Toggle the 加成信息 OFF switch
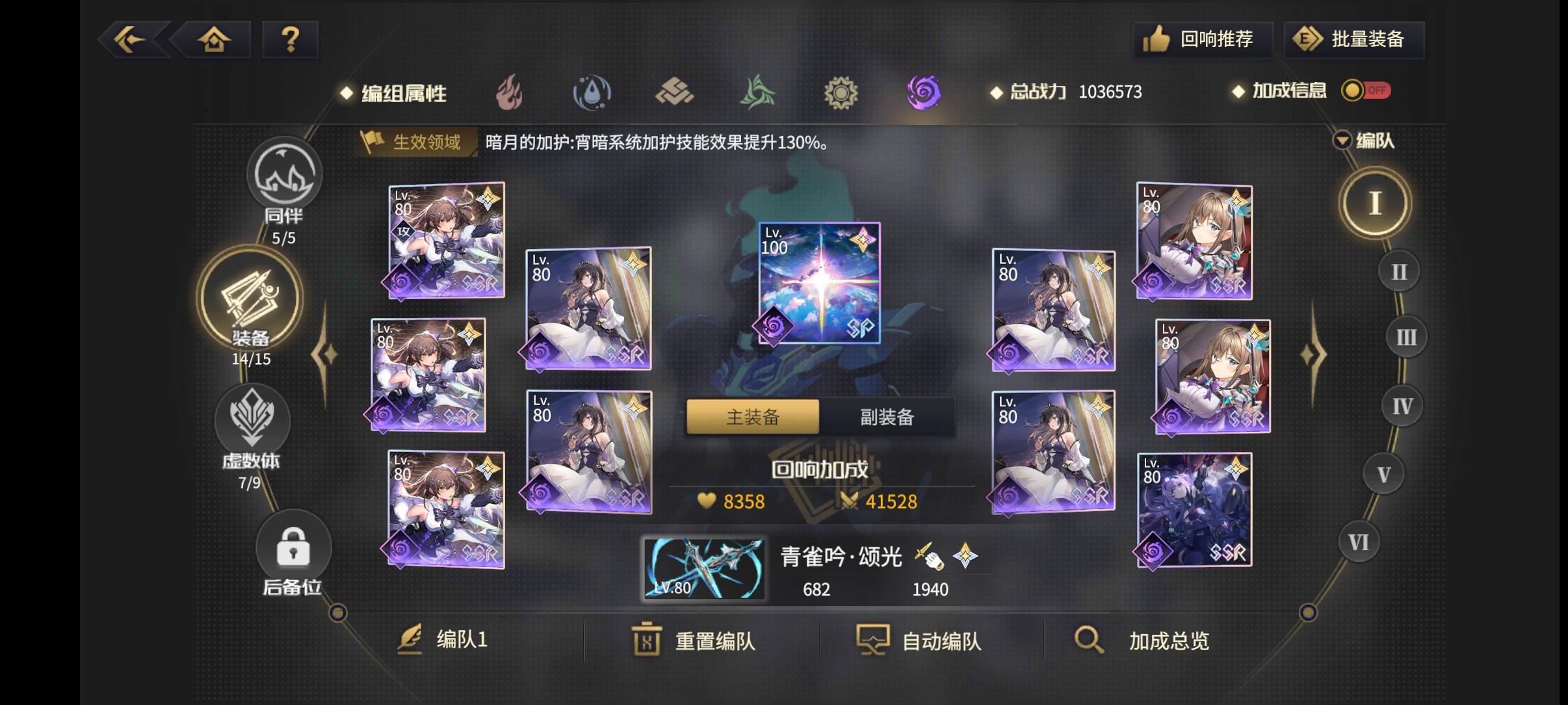 (x=1366, y=91)
